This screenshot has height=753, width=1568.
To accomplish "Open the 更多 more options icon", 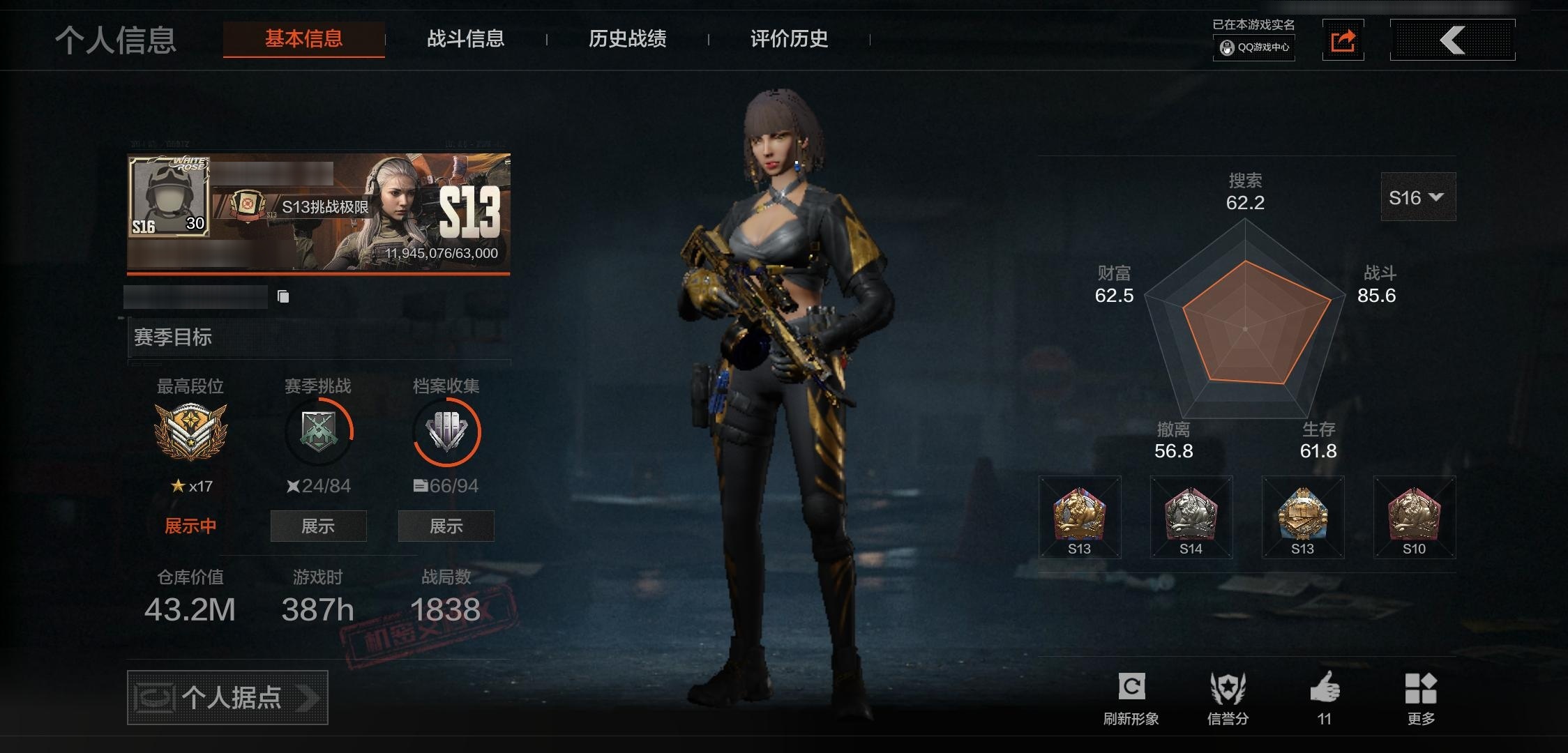I will 1423,687.
